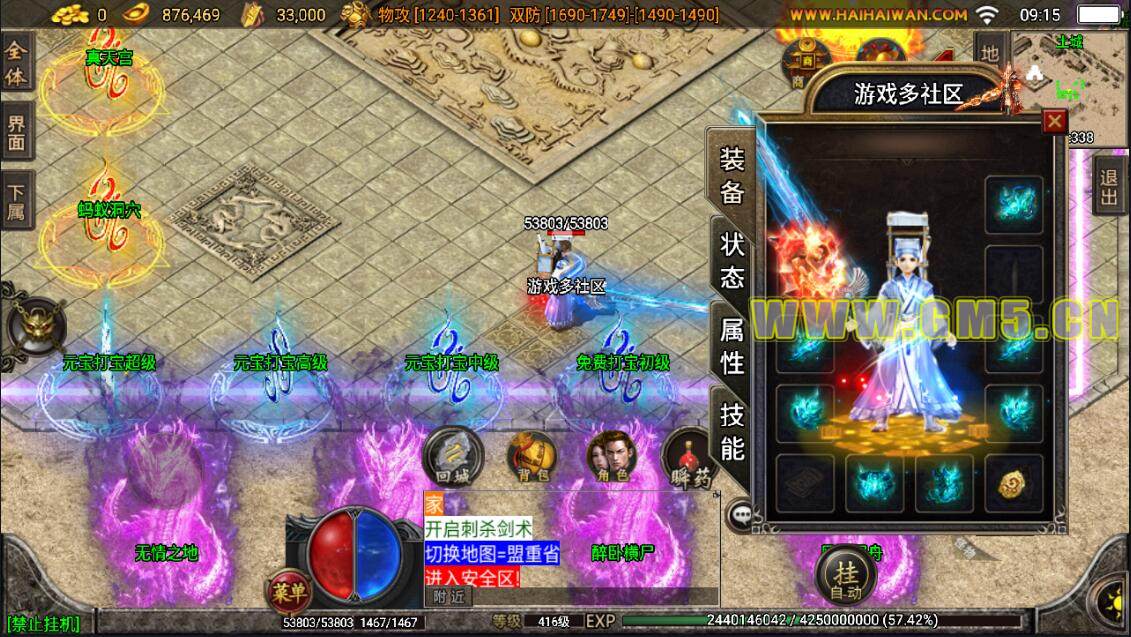
Task: Click the 退出 exit button
Action: tap(1109, 186)
